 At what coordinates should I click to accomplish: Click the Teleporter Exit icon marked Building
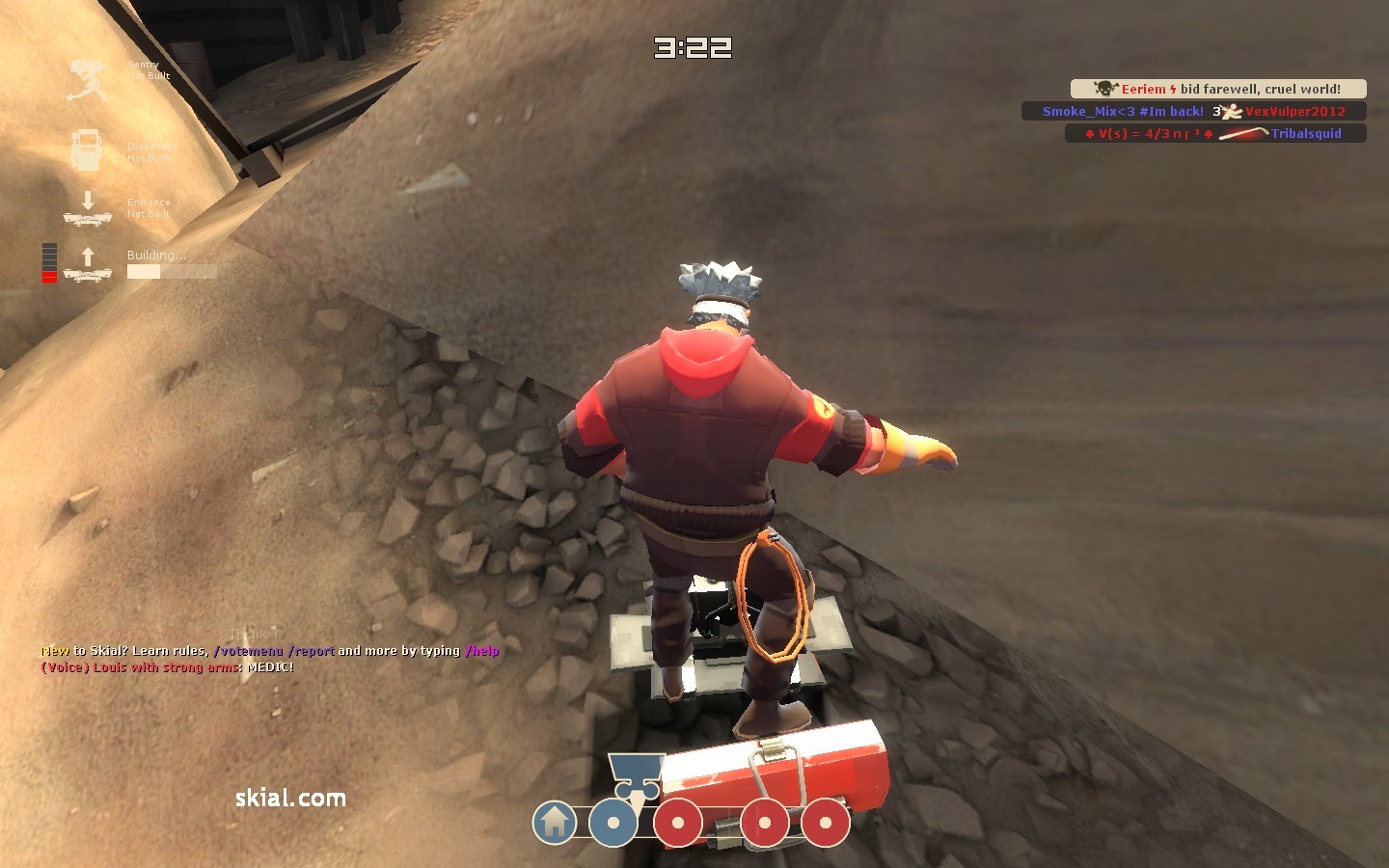88,262
